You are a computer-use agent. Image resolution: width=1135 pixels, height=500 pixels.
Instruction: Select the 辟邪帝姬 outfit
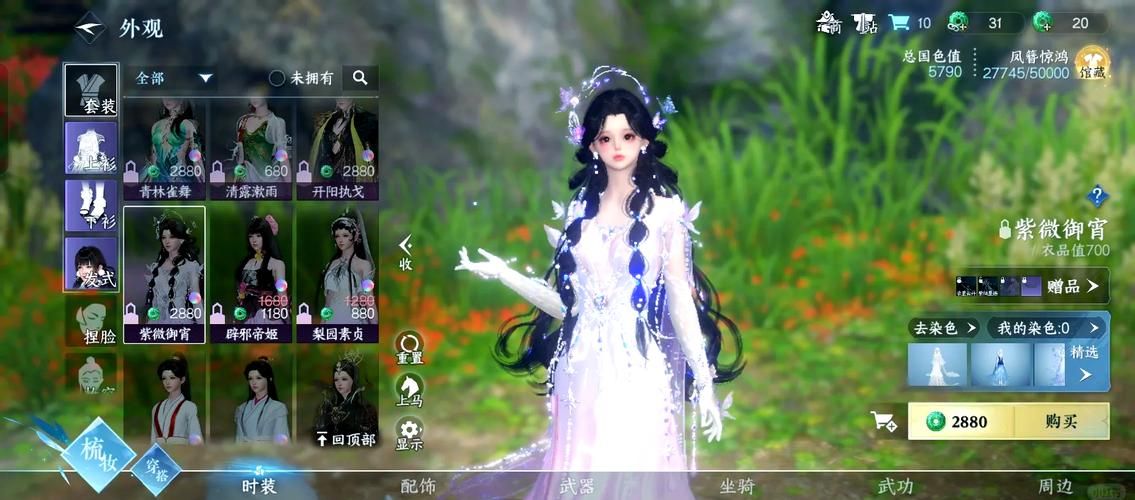pyautogui.click(x=250, y=275)
